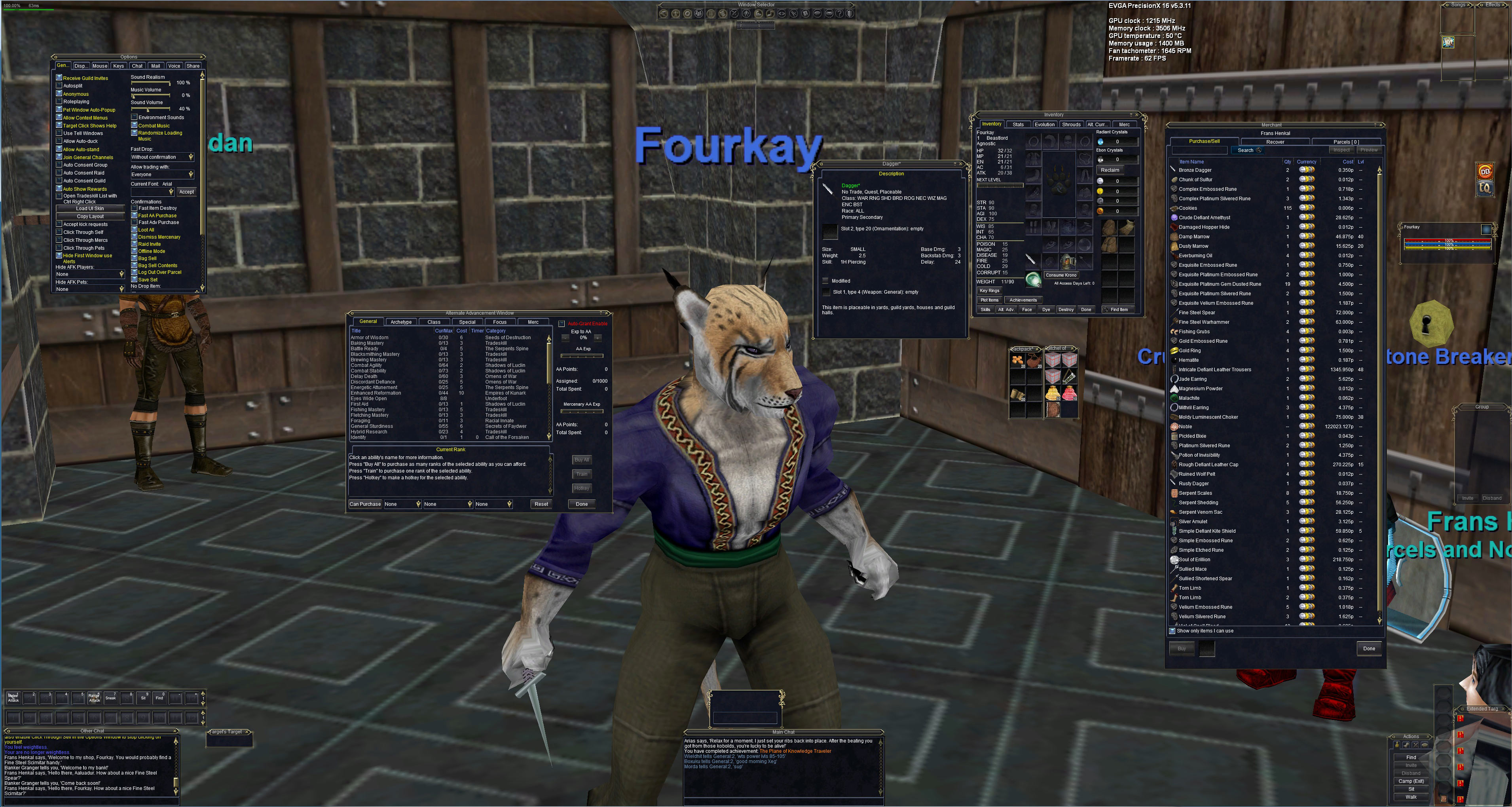Click the person icon in the Window Selector bar
This screenshot has width=1512, height=807.
pyautogui.click(x=746, y=13)
